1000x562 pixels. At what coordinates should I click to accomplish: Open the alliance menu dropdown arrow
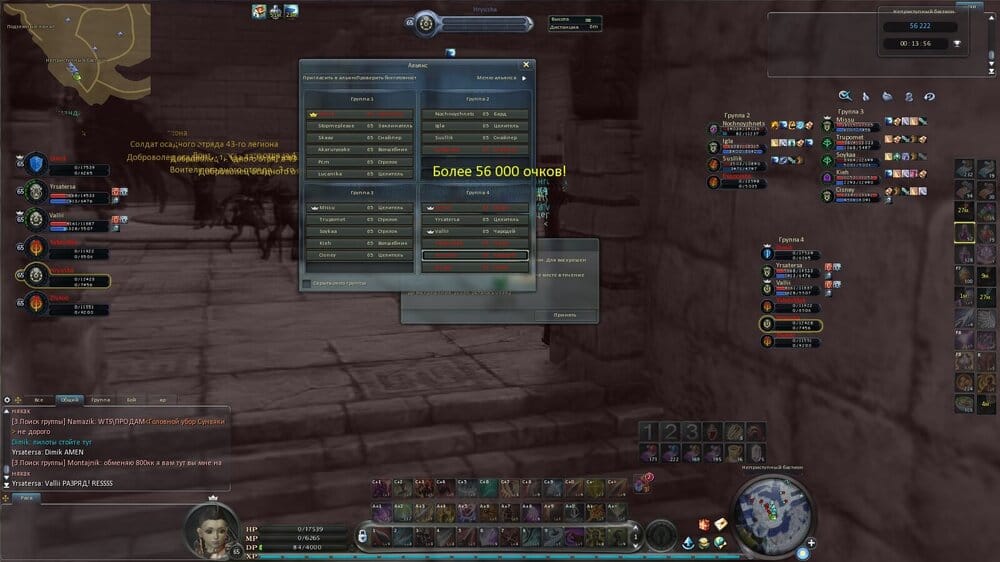pos(523,78)
